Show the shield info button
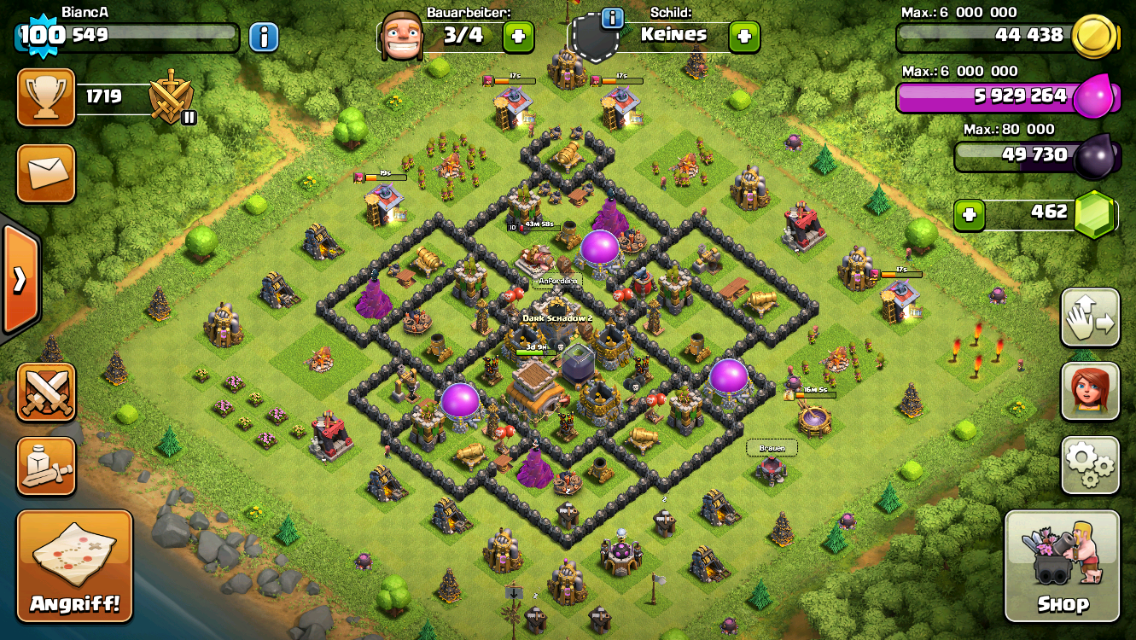Viewport: 1136px width, 640px height. (x=612, y=18)
